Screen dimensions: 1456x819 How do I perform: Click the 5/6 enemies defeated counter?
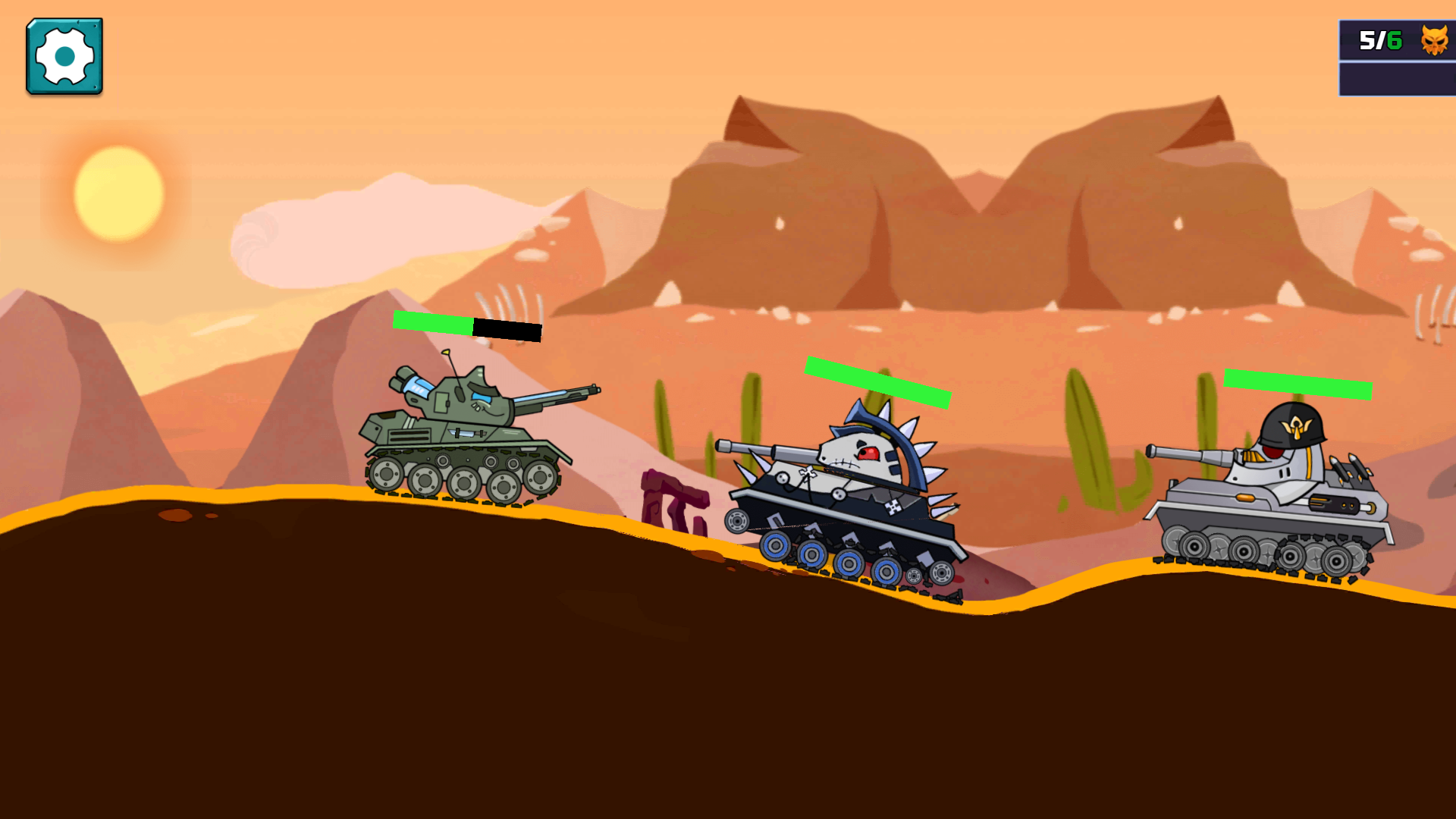pos(1376,39)
